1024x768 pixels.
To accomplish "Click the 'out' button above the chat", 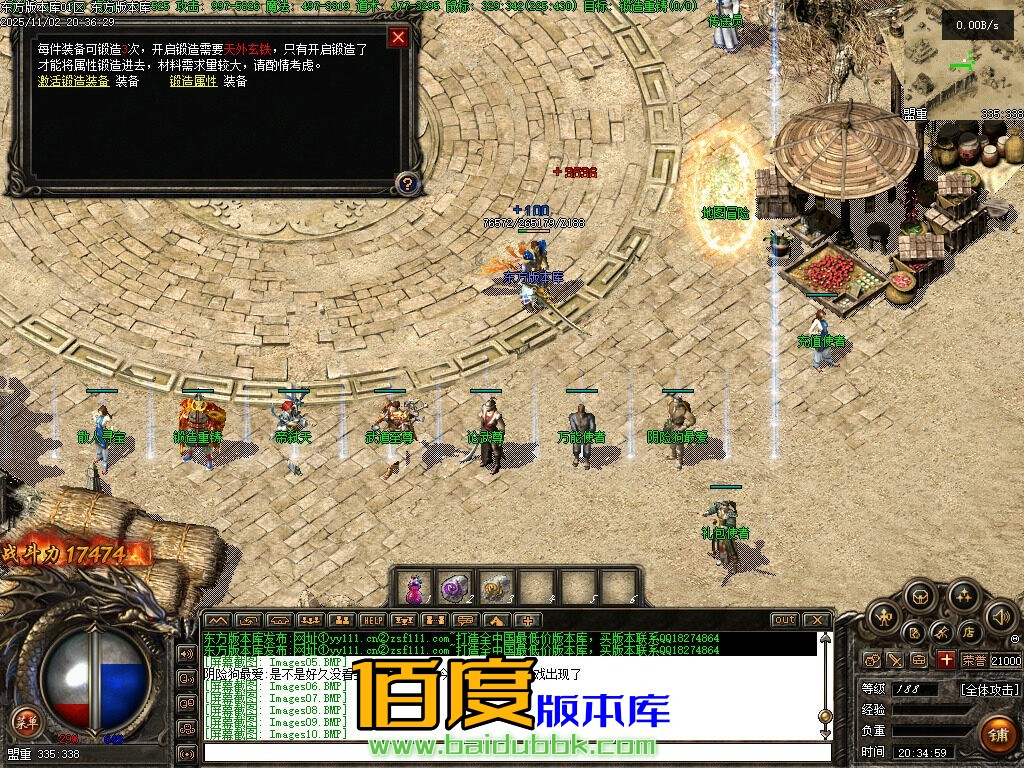I will [x=785, y=620].
